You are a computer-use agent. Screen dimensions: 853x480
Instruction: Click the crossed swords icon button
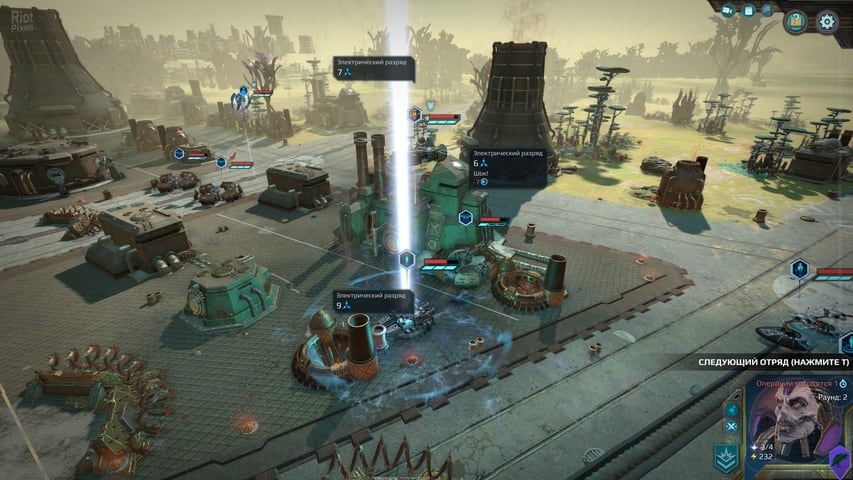tap(731, 426)
